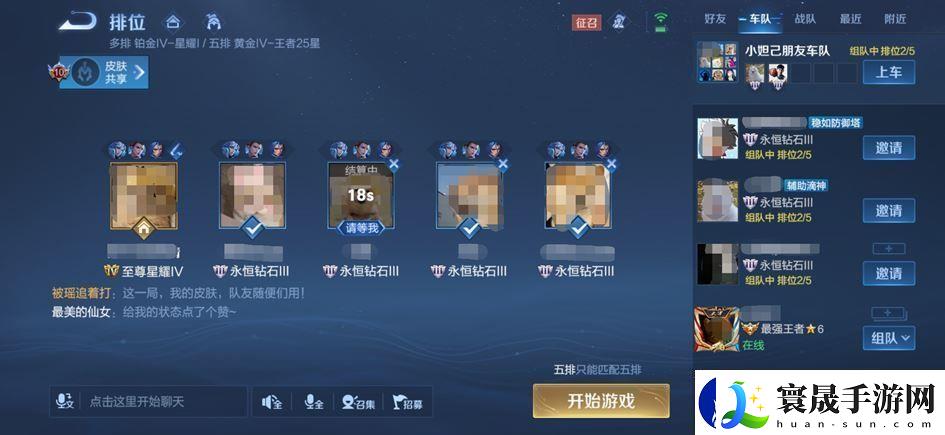Open the 战队 tab
The width and height of the screenshot is (945, 435).
tap(805, 19)
